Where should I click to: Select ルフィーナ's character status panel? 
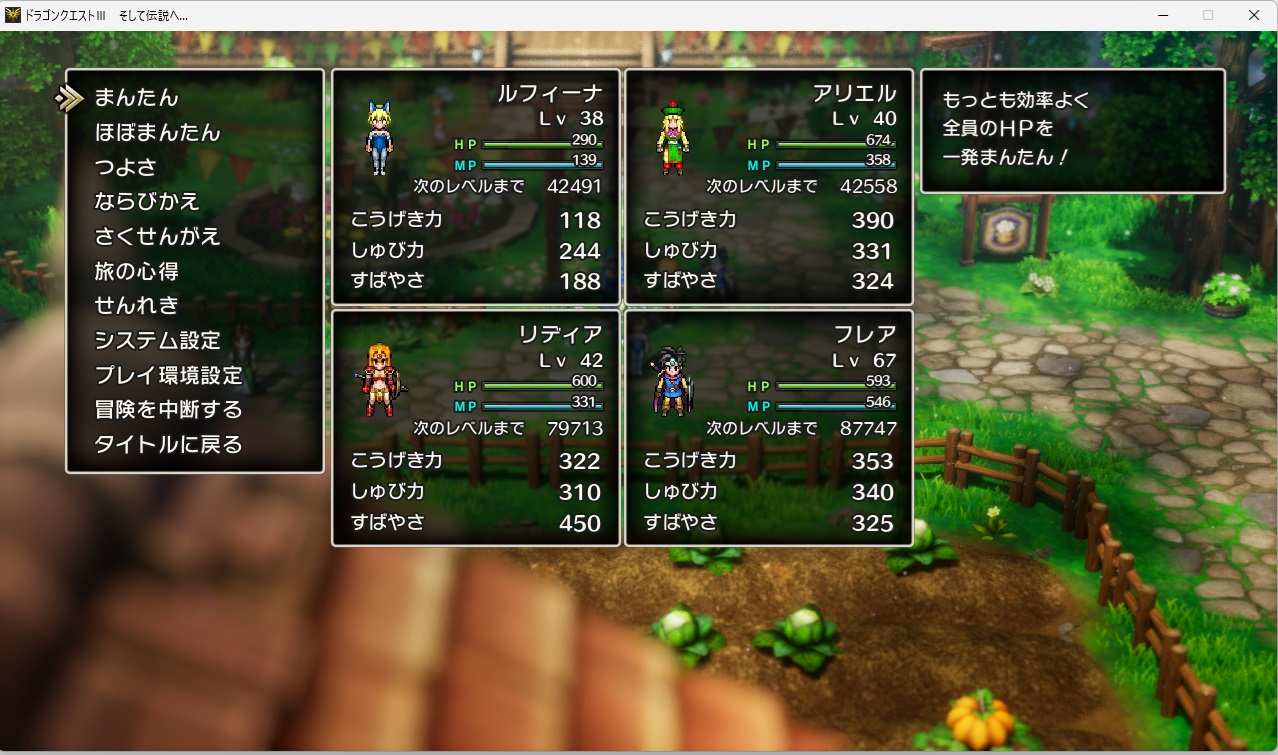[475, 187]
